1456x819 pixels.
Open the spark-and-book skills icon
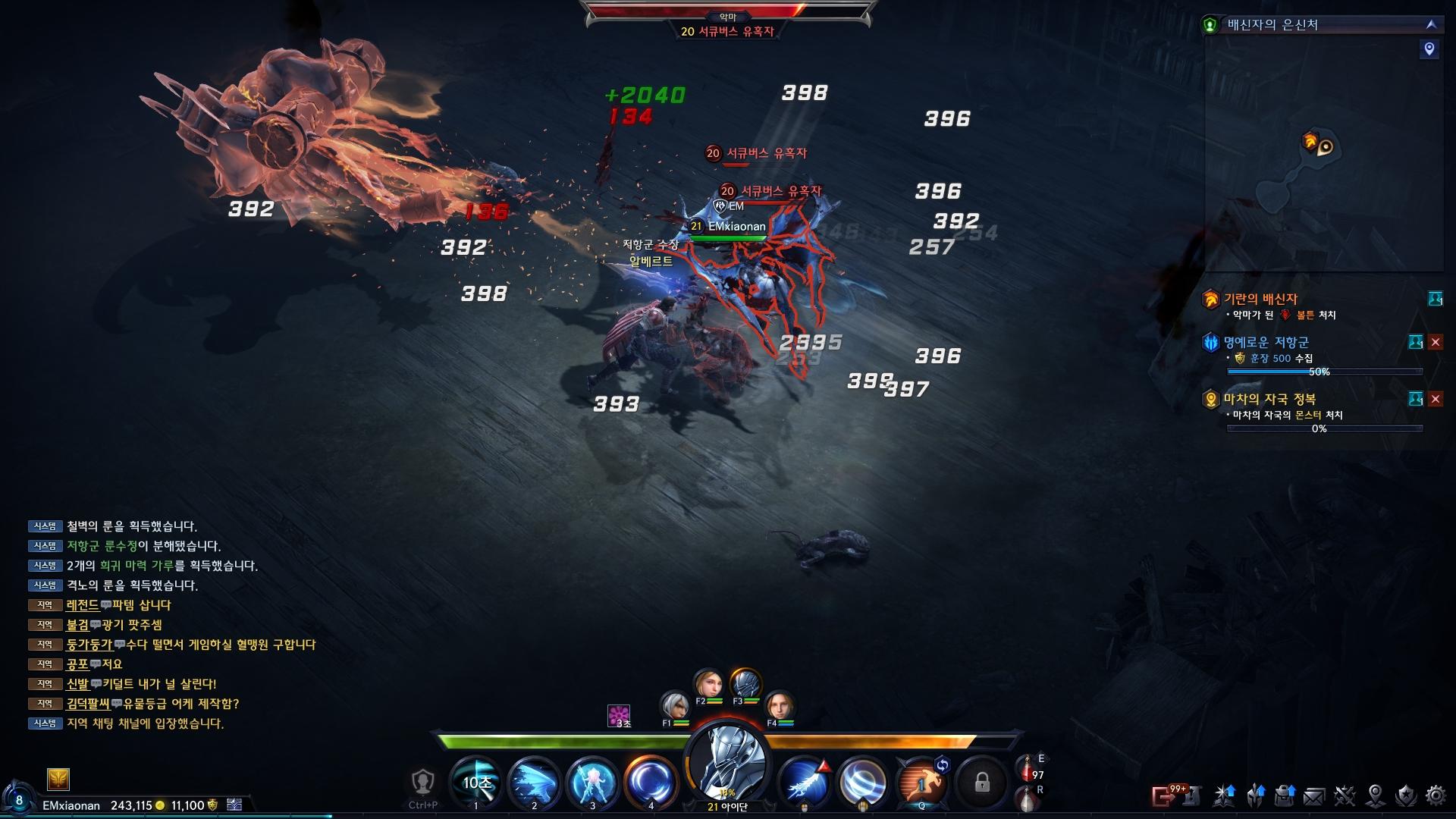click(x=1224, y=795)
